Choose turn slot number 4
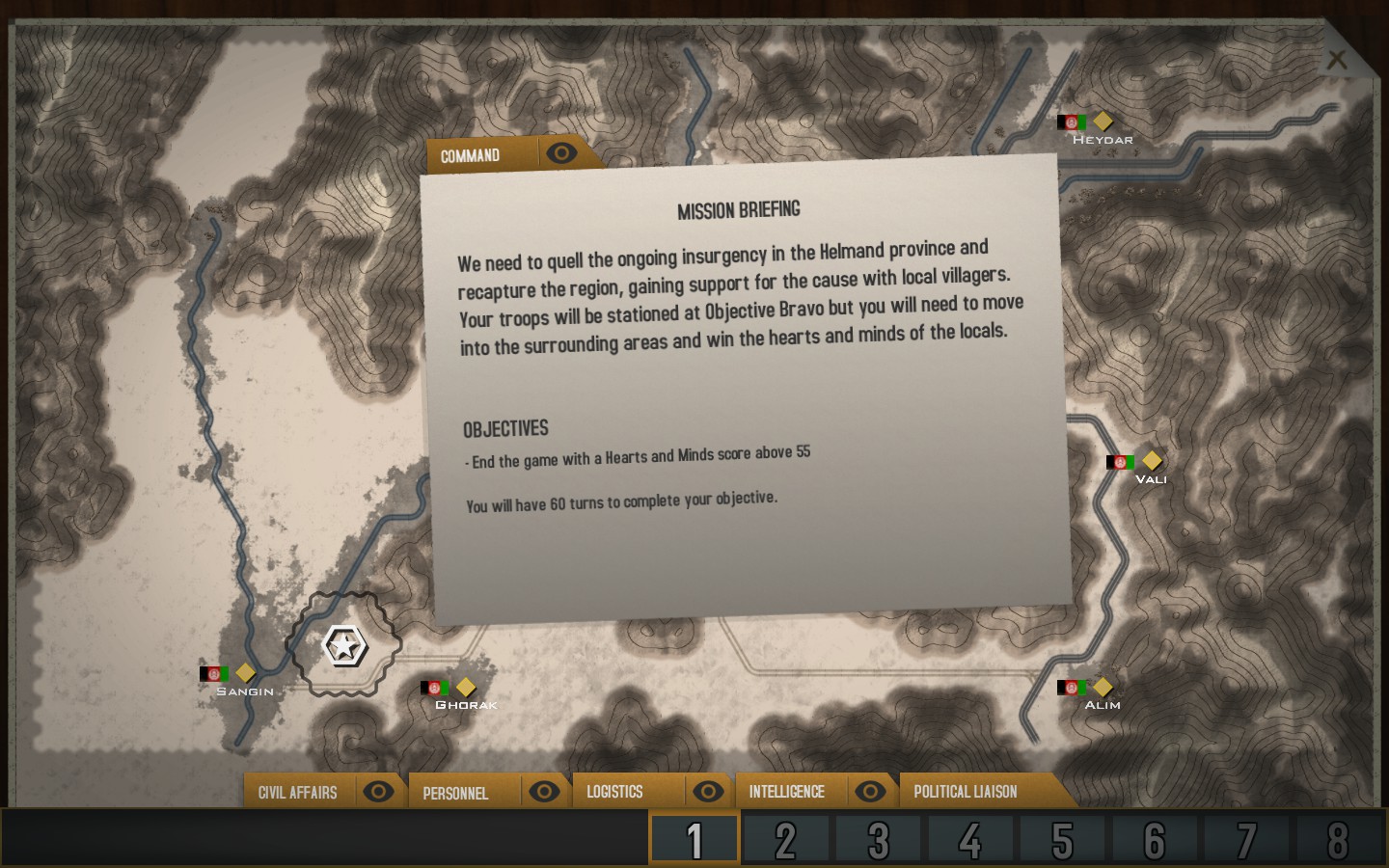Image resolution: width=1389 pixels, height=868 pixels. coord(969,840)
